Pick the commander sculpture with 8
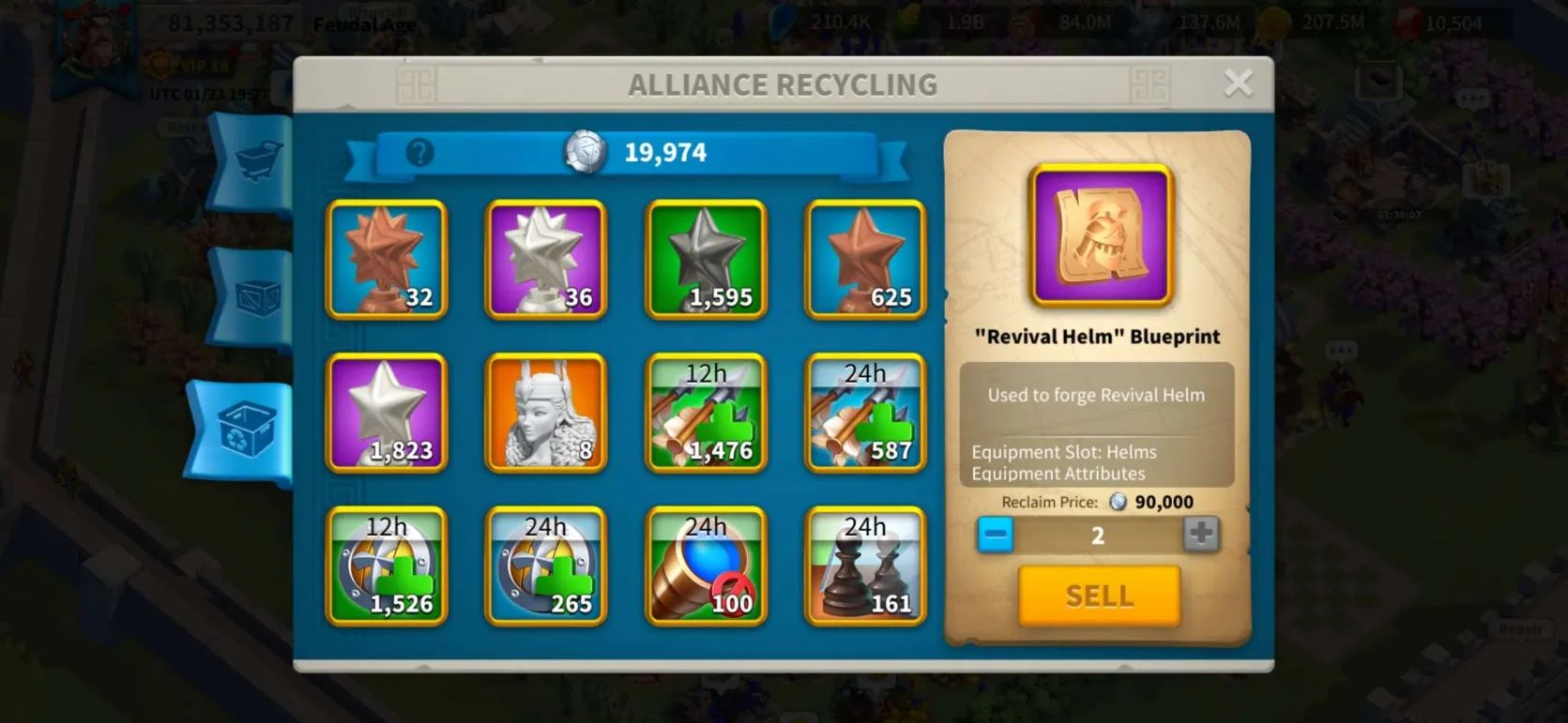This screenshot has width=1568, height=723. (546, 413)
